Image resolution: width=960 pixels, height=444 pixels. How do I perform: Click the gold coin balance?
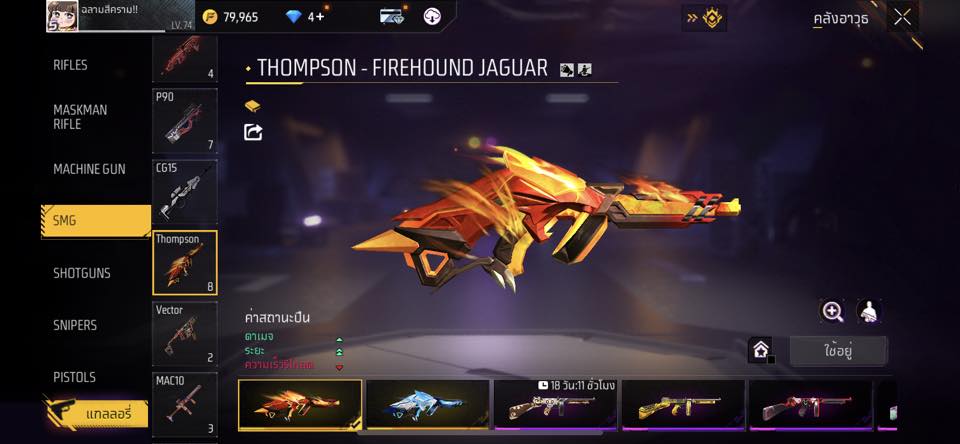pos(229,17)
